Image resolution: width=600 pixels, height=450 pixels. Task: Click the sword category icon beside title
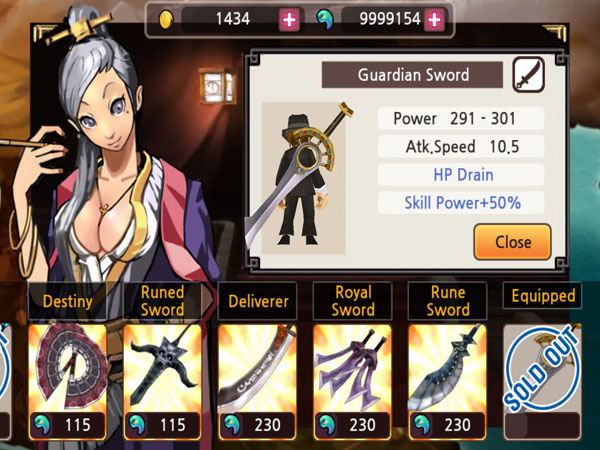tap(529, 75)
